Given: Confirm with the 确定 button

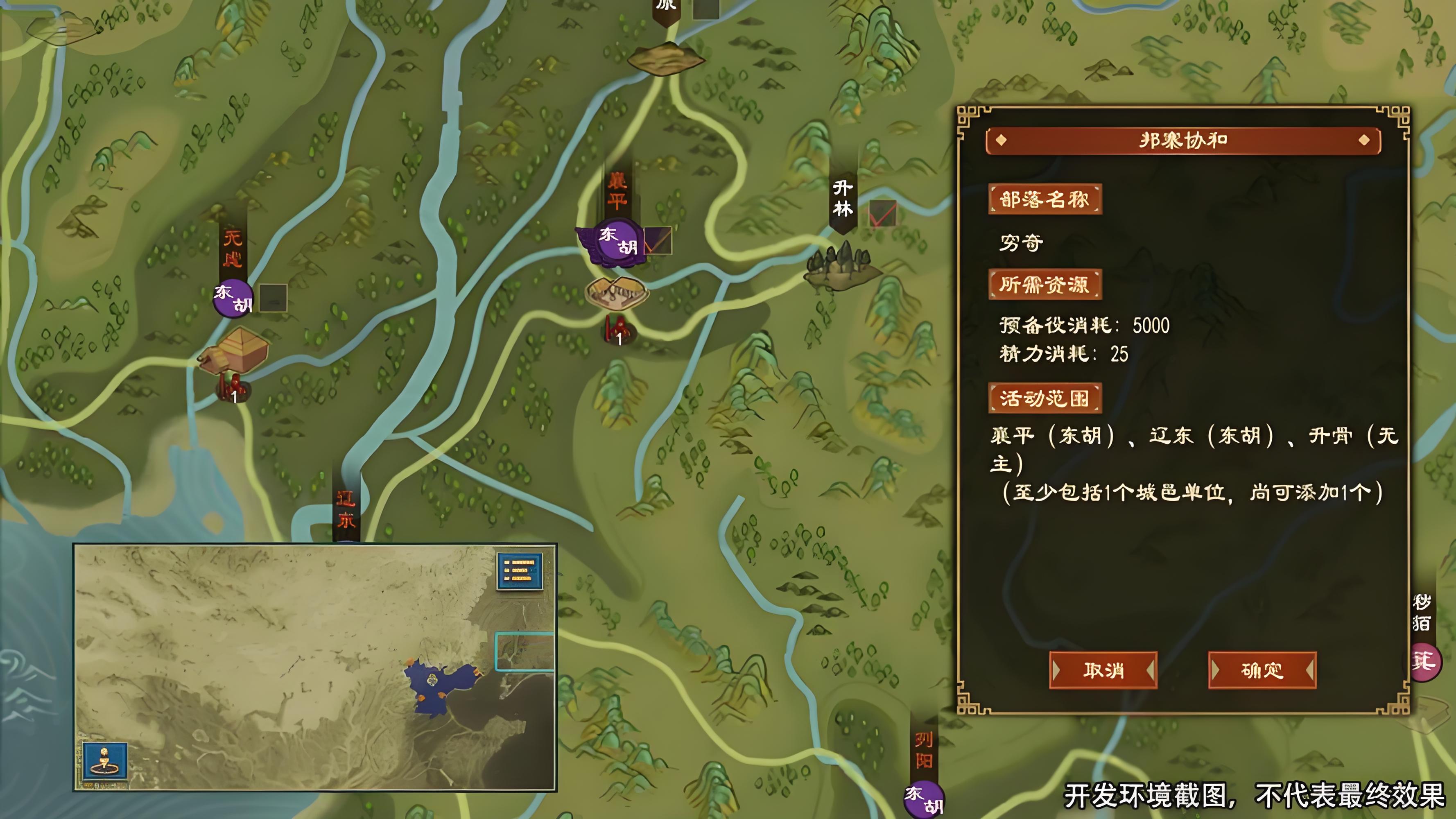Looking at the screenshot, I should pyautogui.click(x=1262, y=670).
